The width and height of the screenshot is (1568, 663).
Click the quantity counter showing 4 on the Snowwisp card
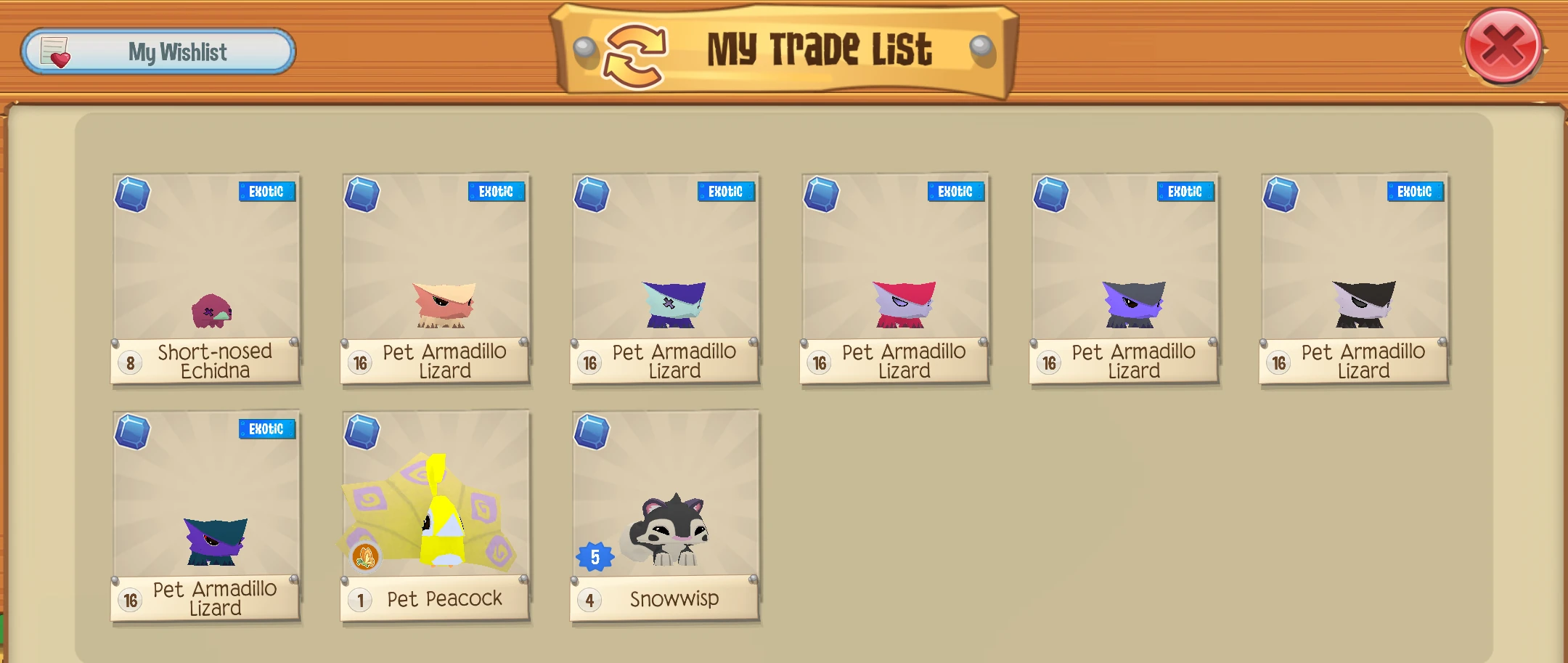click(589, 599)
